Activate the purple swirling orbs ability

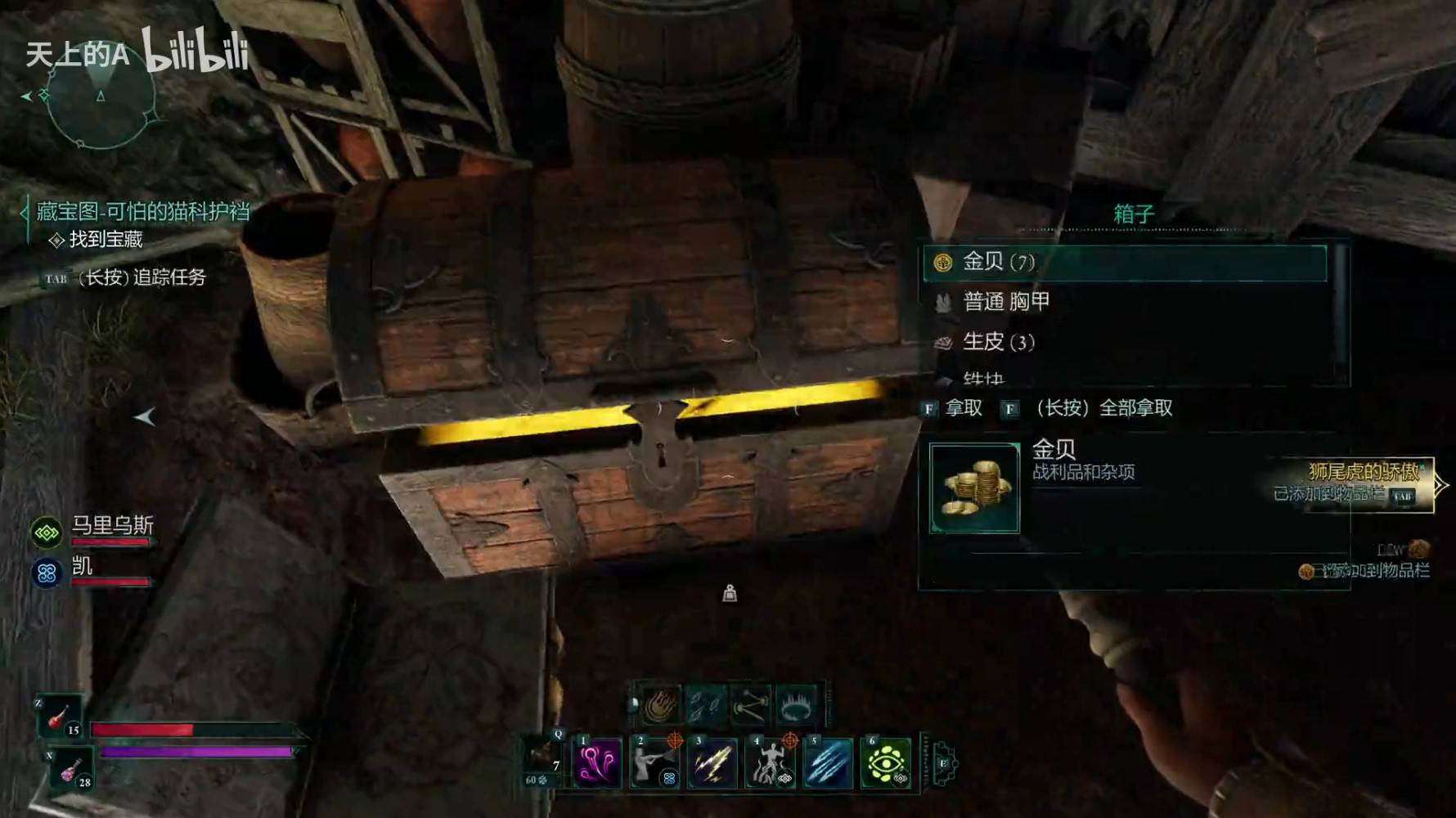click(597, 763)
